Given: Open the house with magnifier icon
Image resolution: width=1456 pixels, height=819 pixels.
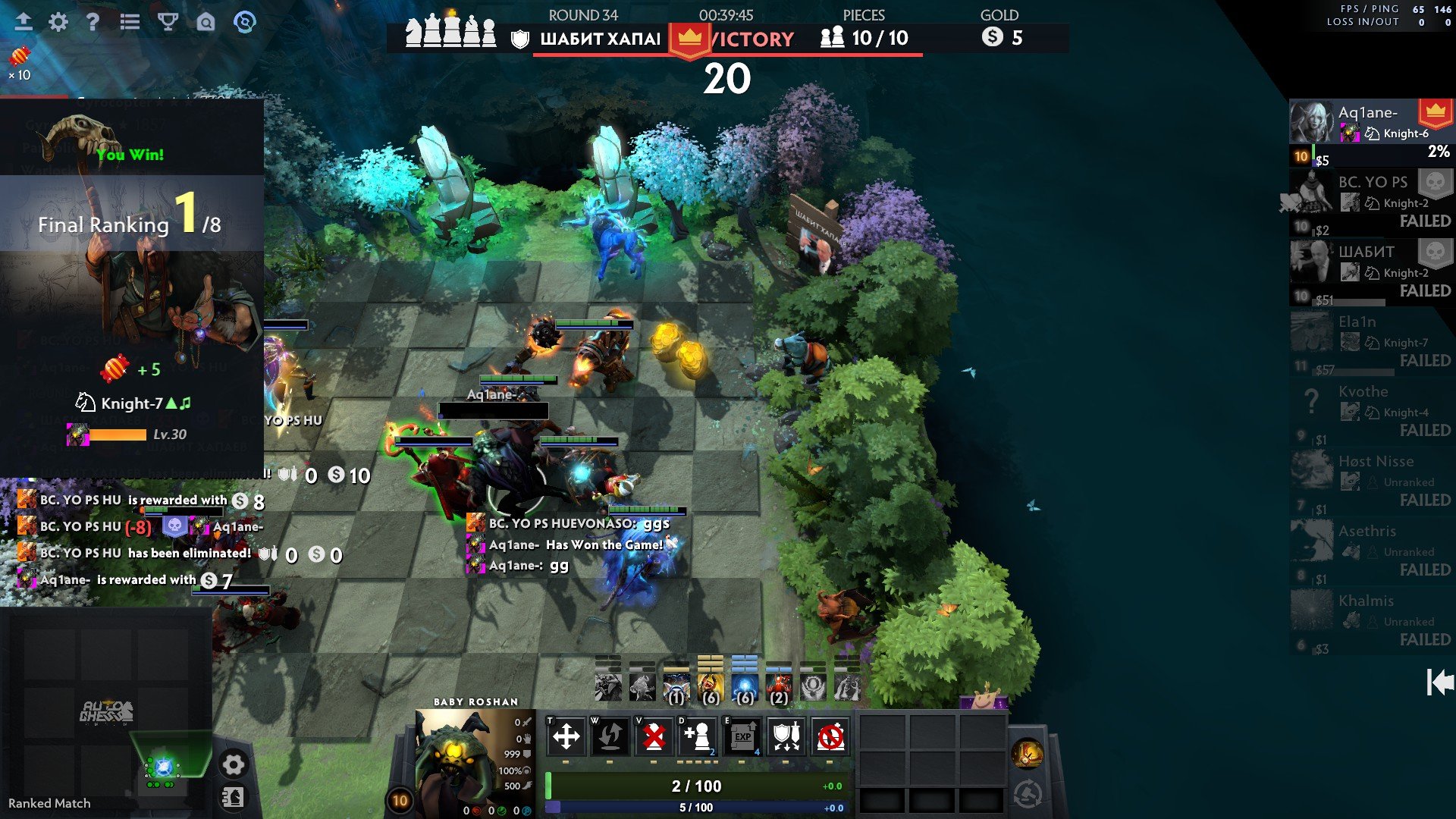Looking at the screenshot, I should (x=206, y=22).
